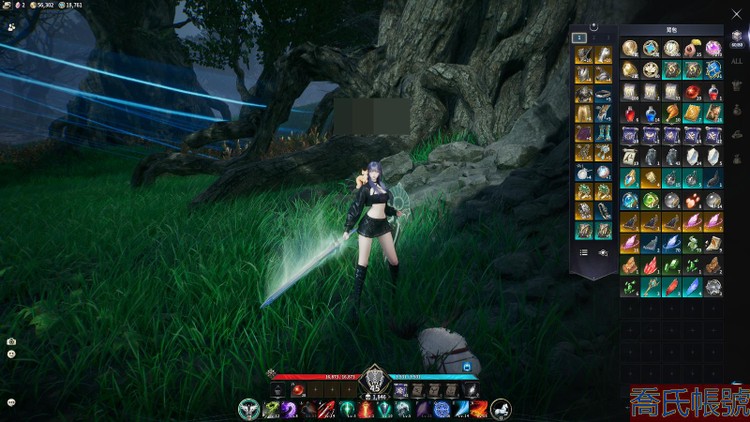
Task: Activate the blue rune circle skill
Action: click(442, 409)
